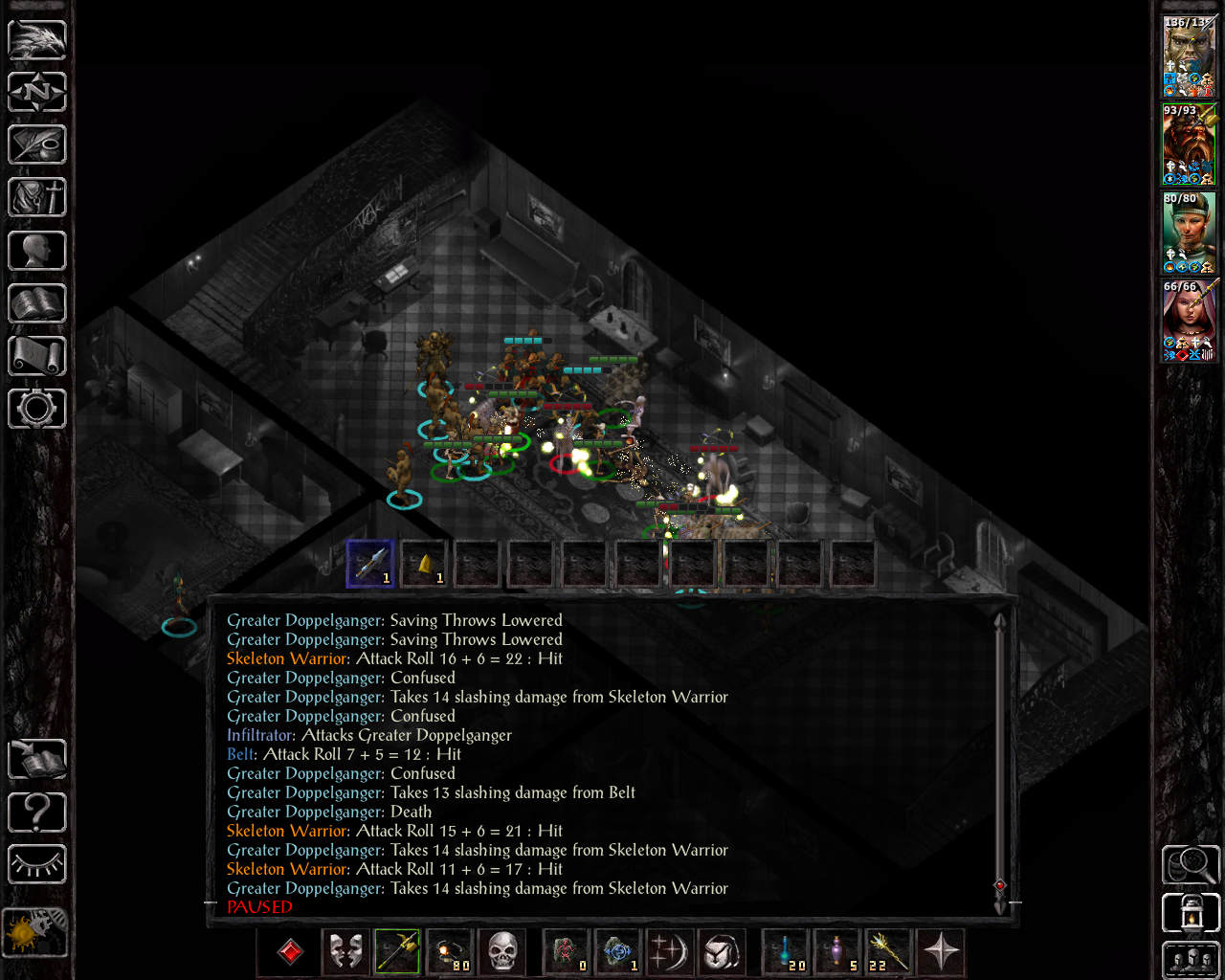Open the journal scroll
Image resolution: width=1225 pixels, height=980 pixels.
click(36, 145)
